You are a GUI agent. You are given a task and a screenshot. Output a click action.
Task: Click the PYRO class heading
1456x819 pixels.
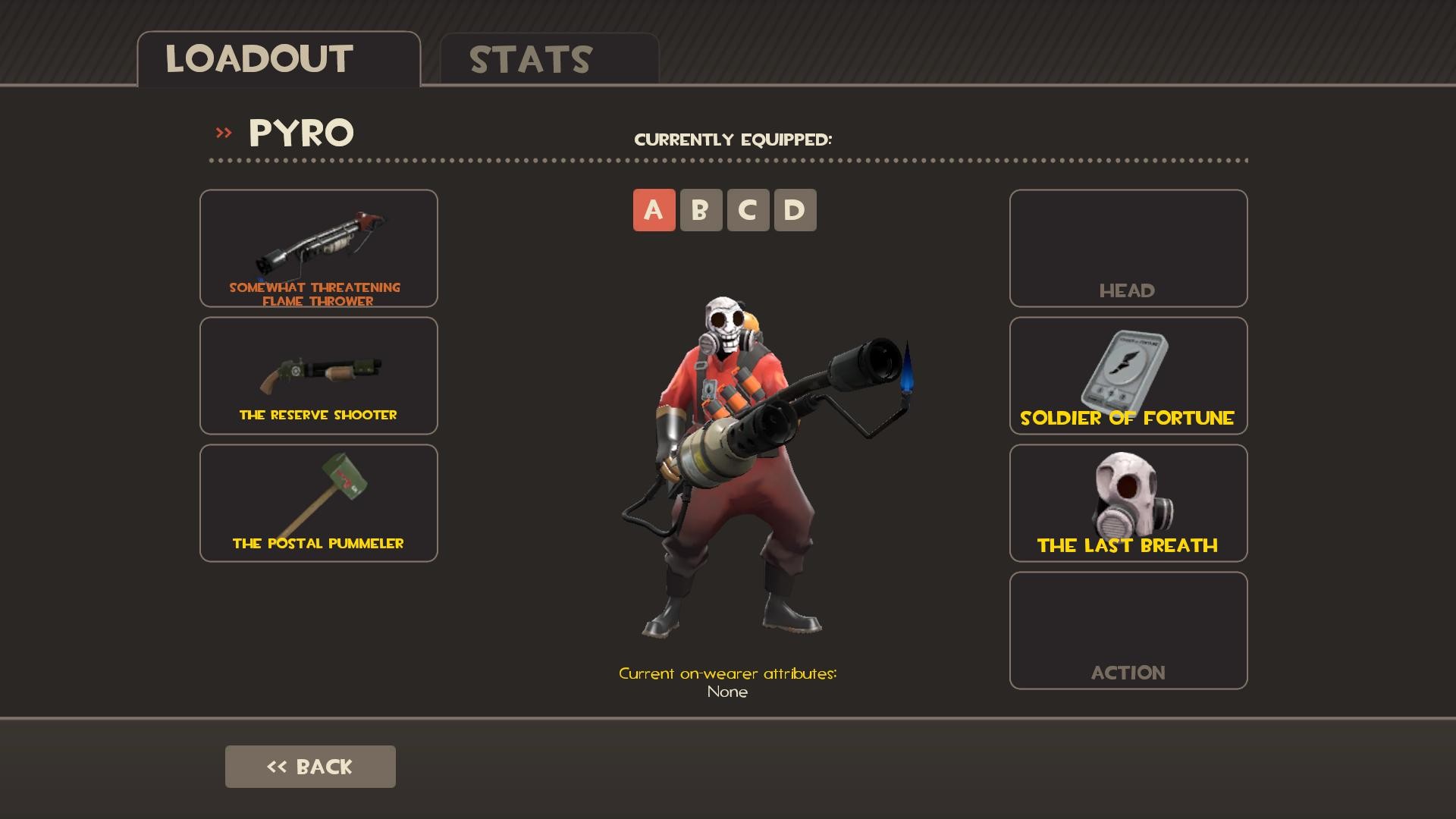pyautogui.click(x=300, y=133)
